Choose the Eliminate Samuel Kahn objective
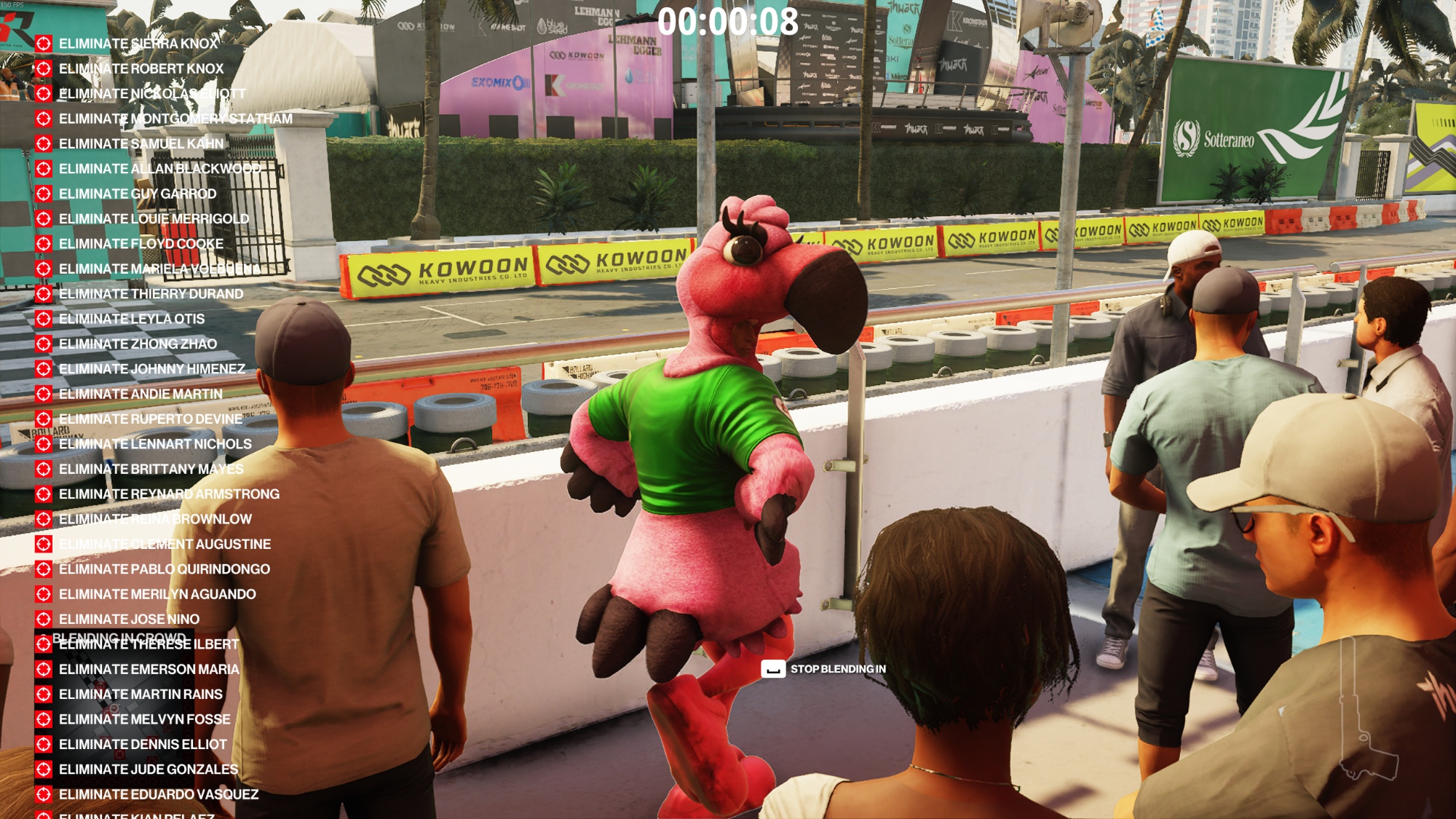1456x819 pixels. [141, 144]
